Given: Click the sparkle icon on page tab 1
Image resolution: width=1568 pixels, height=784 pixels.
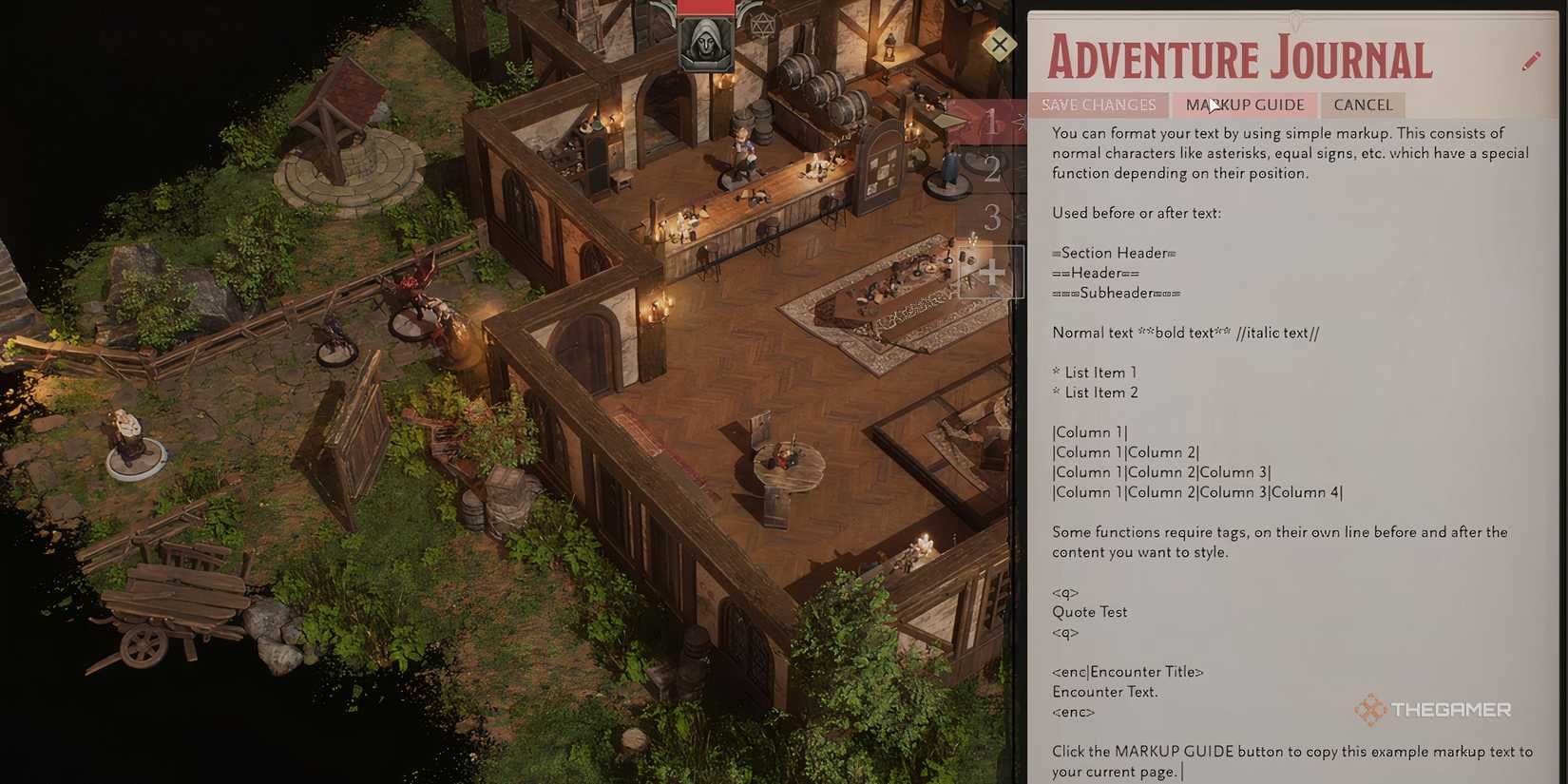Looking at the screenshot, I should click(x=1019, y=122).
